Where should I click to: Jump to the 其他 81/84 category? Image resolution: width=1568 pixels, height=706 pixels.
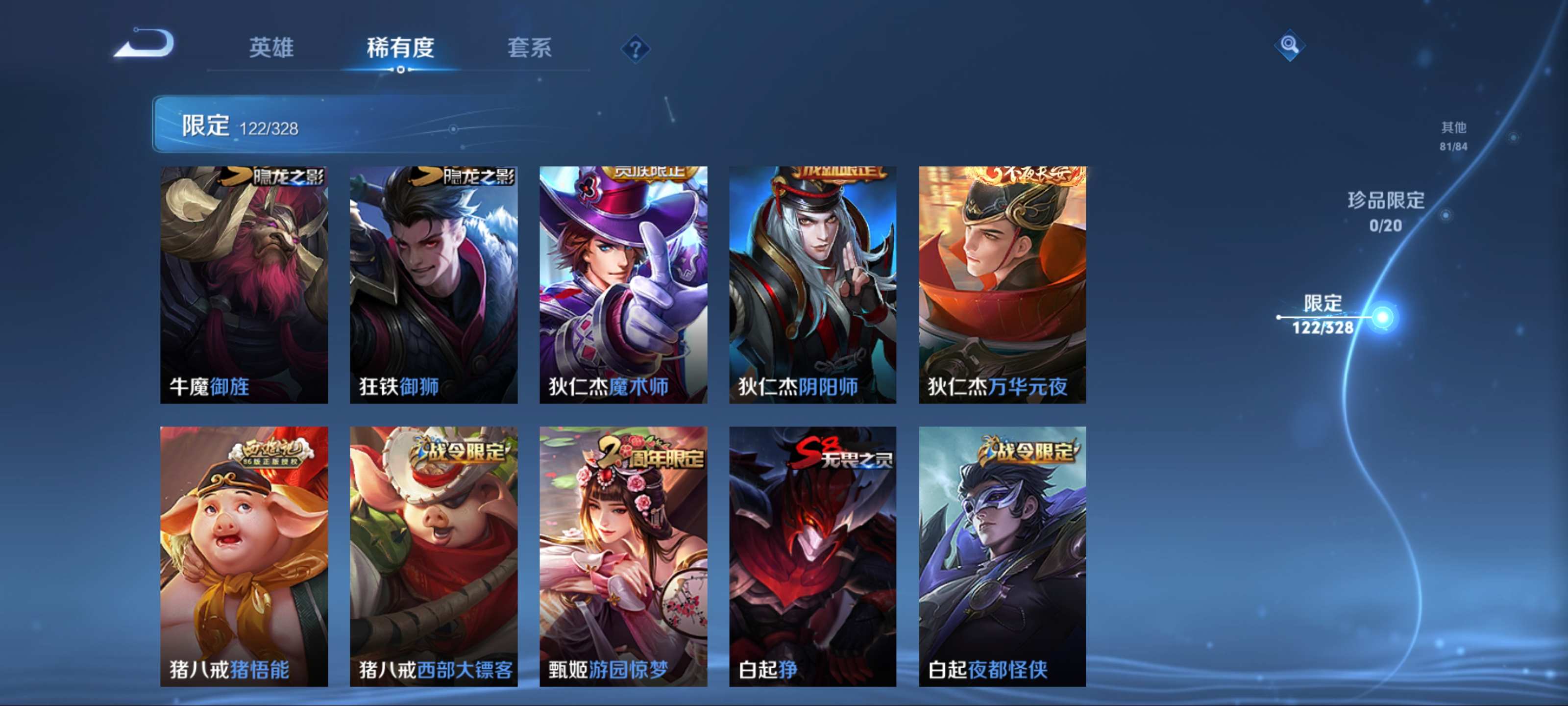pyautogui.click(x=1453, y=135)
